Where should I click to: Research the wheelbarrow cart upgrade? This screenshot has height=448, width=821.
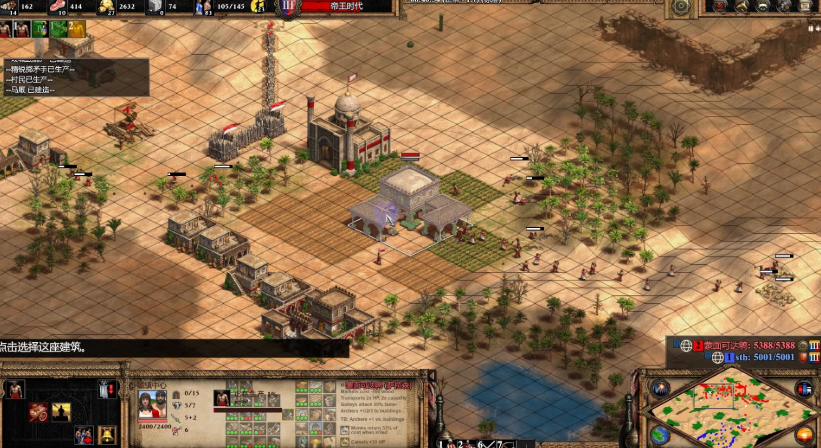(37, 411)
